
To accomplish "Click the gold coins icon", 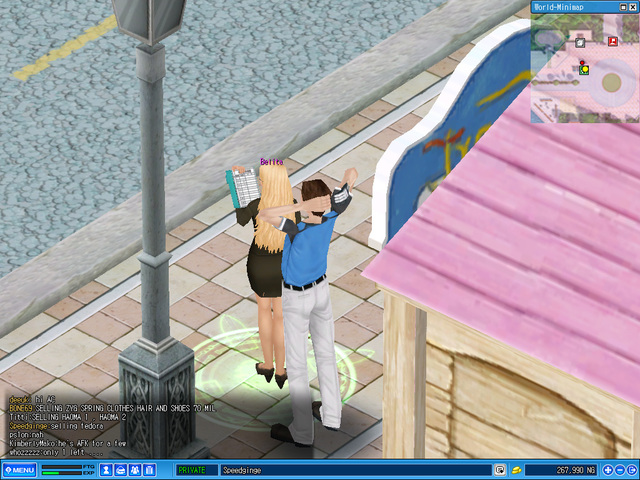I will [x=516, y=470].
